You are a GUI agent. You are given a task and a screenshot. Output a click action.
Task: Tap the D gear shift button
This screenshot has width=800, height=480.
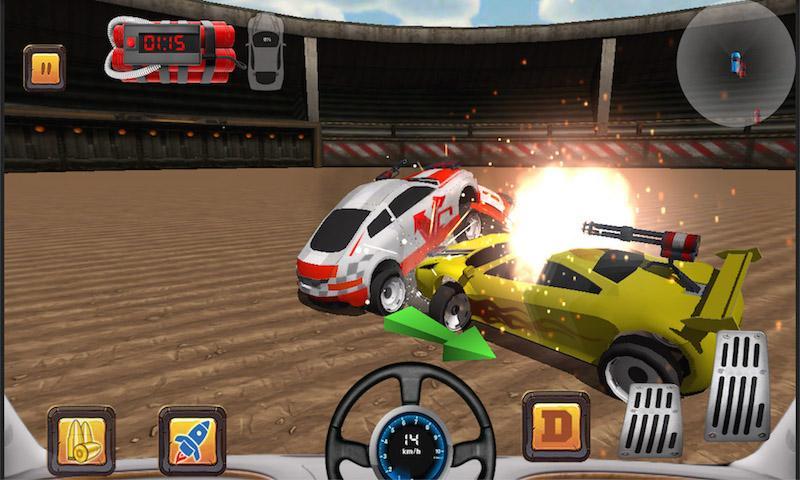(x=556, y=426)
